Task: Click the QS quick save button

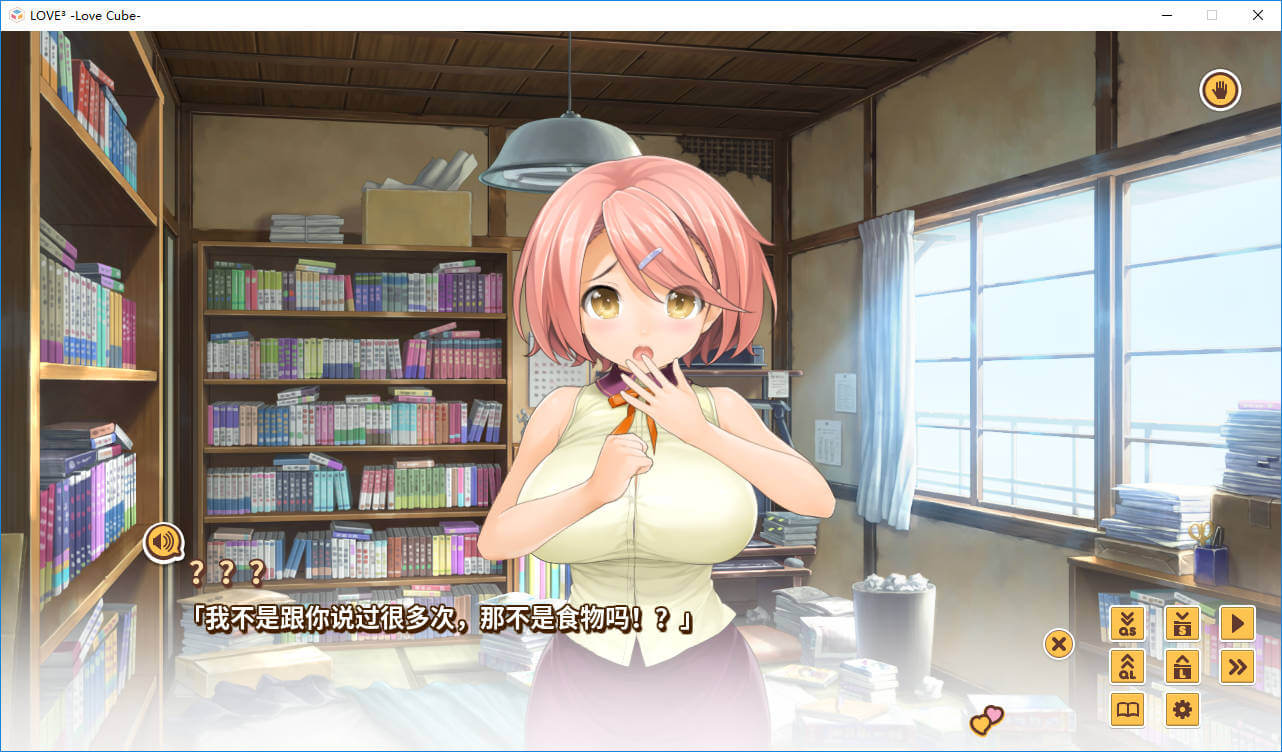Action: pos(1128,623)
